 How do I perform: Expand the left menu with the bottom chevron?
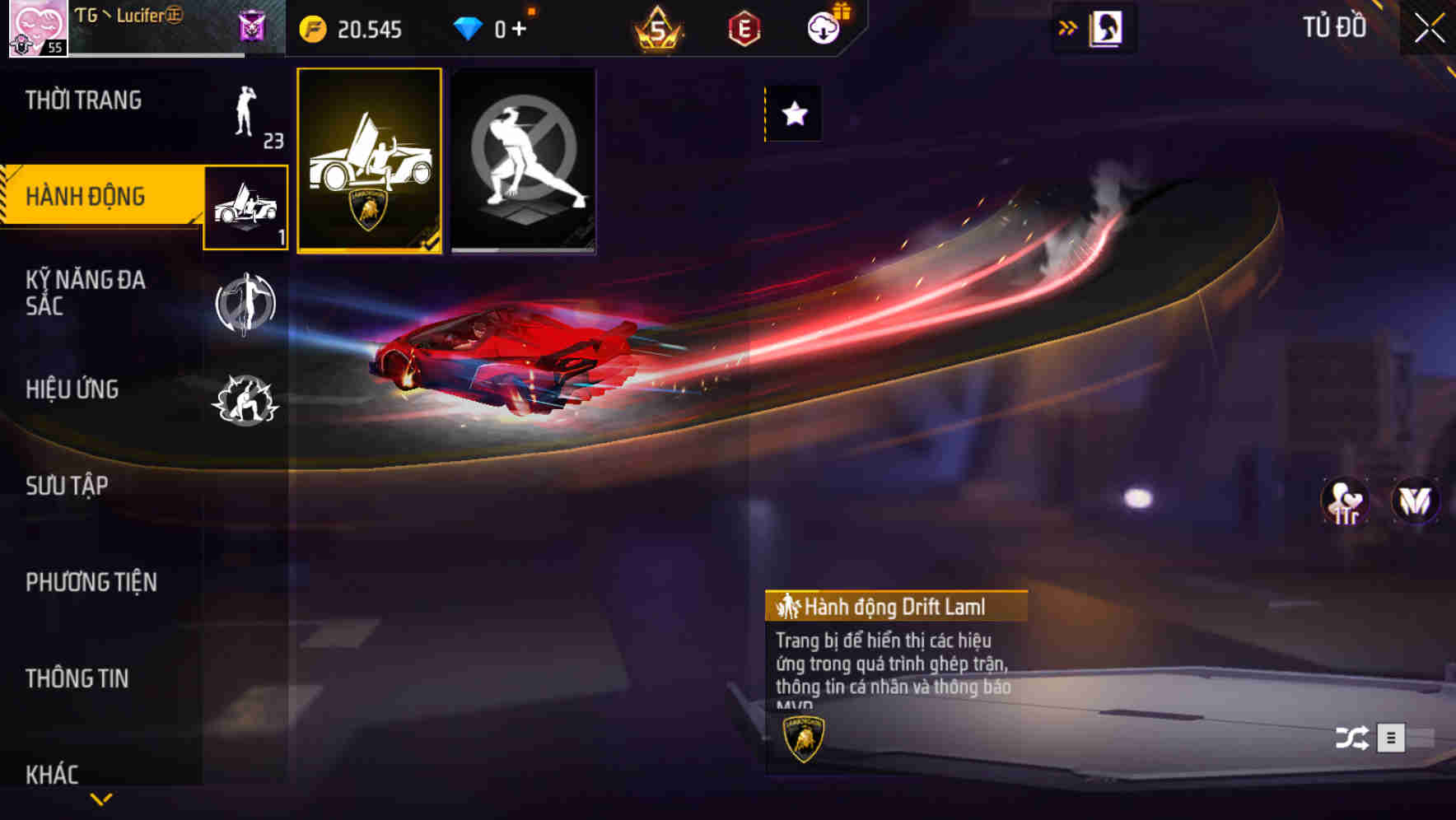tap(101, 797)
